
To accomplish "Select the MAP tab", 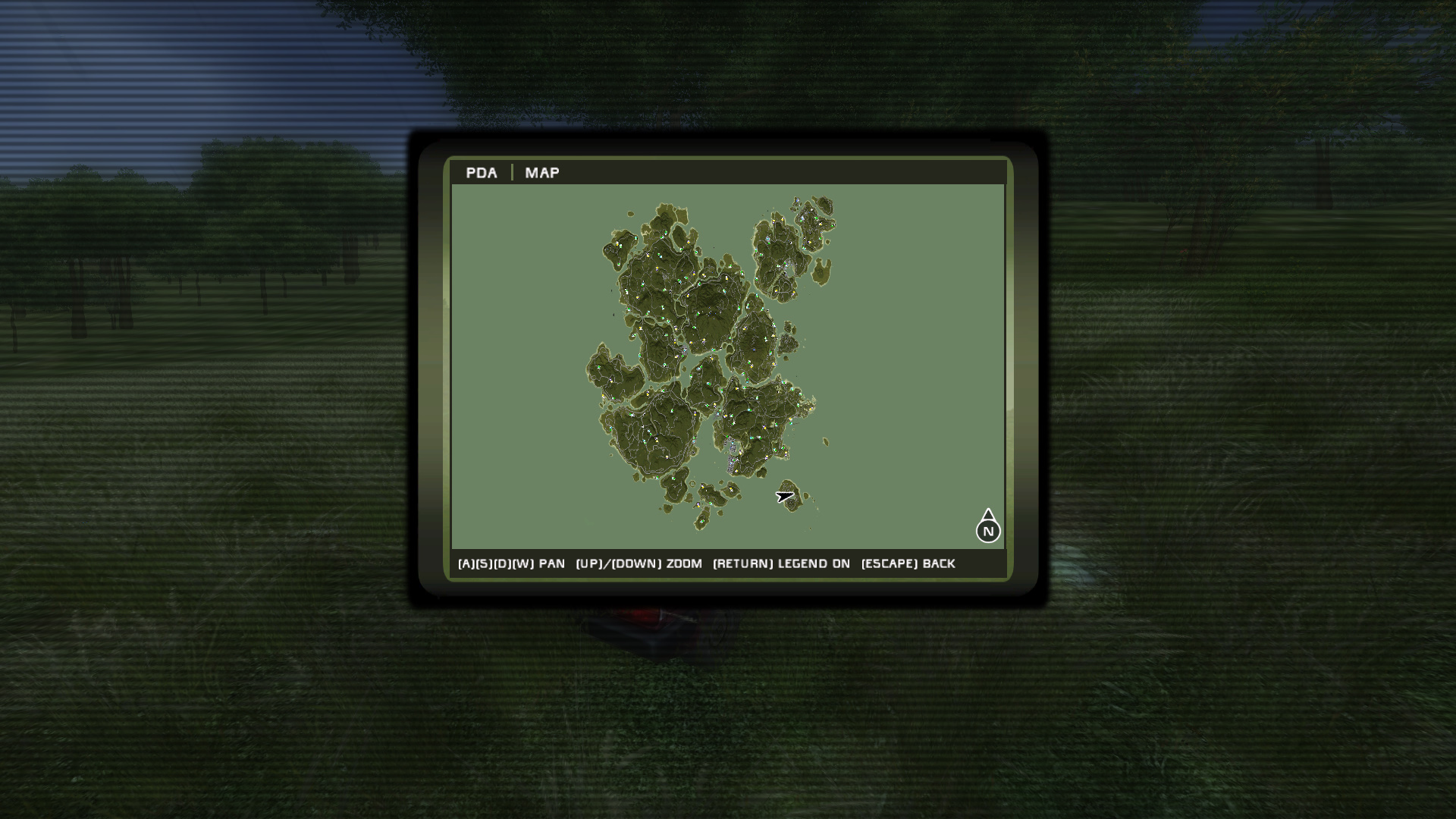I will click(541, 173).
